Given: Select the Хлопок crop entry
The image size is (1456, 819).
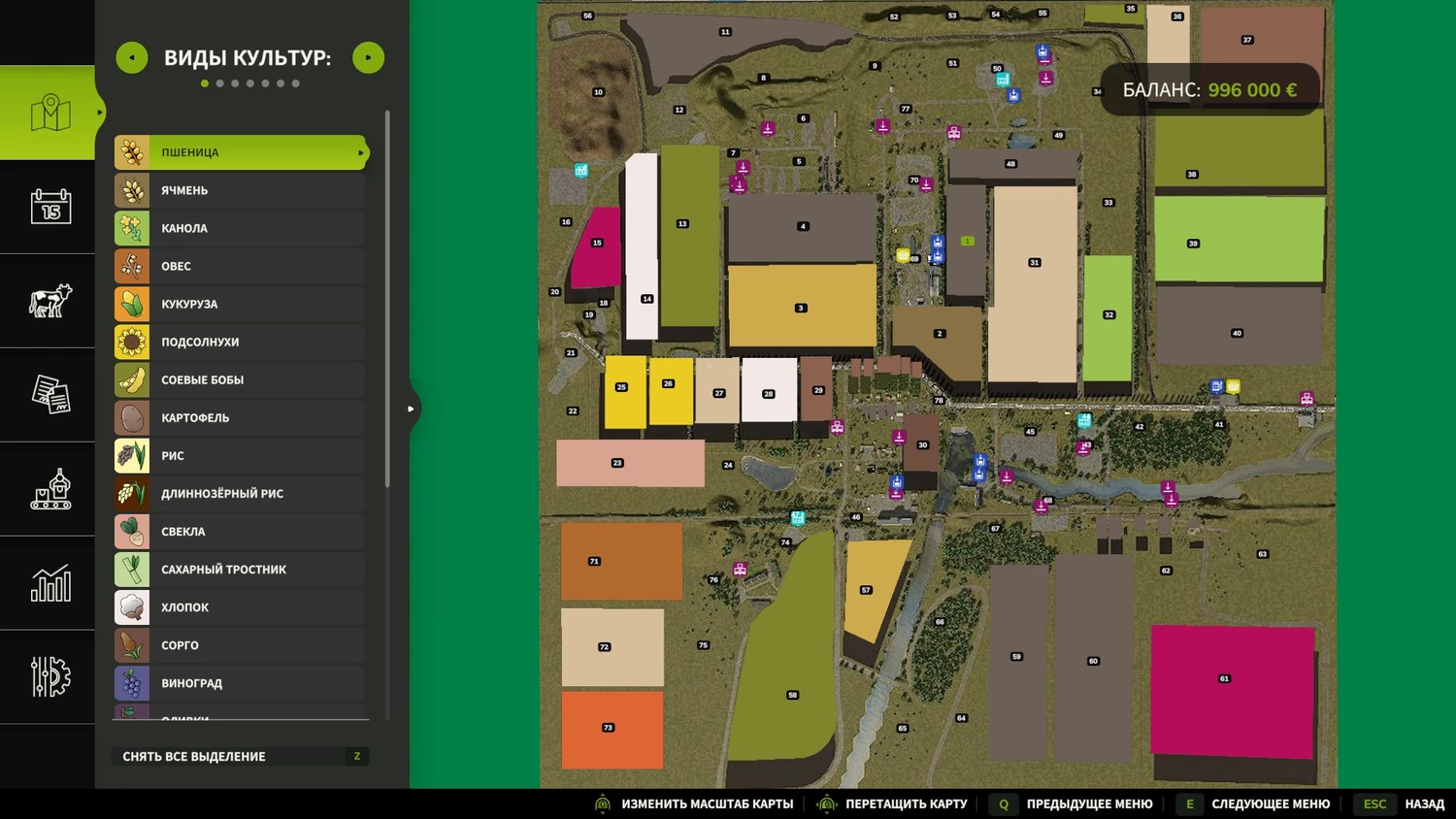Looking at the screenshot, I should (x=239, y=607).
